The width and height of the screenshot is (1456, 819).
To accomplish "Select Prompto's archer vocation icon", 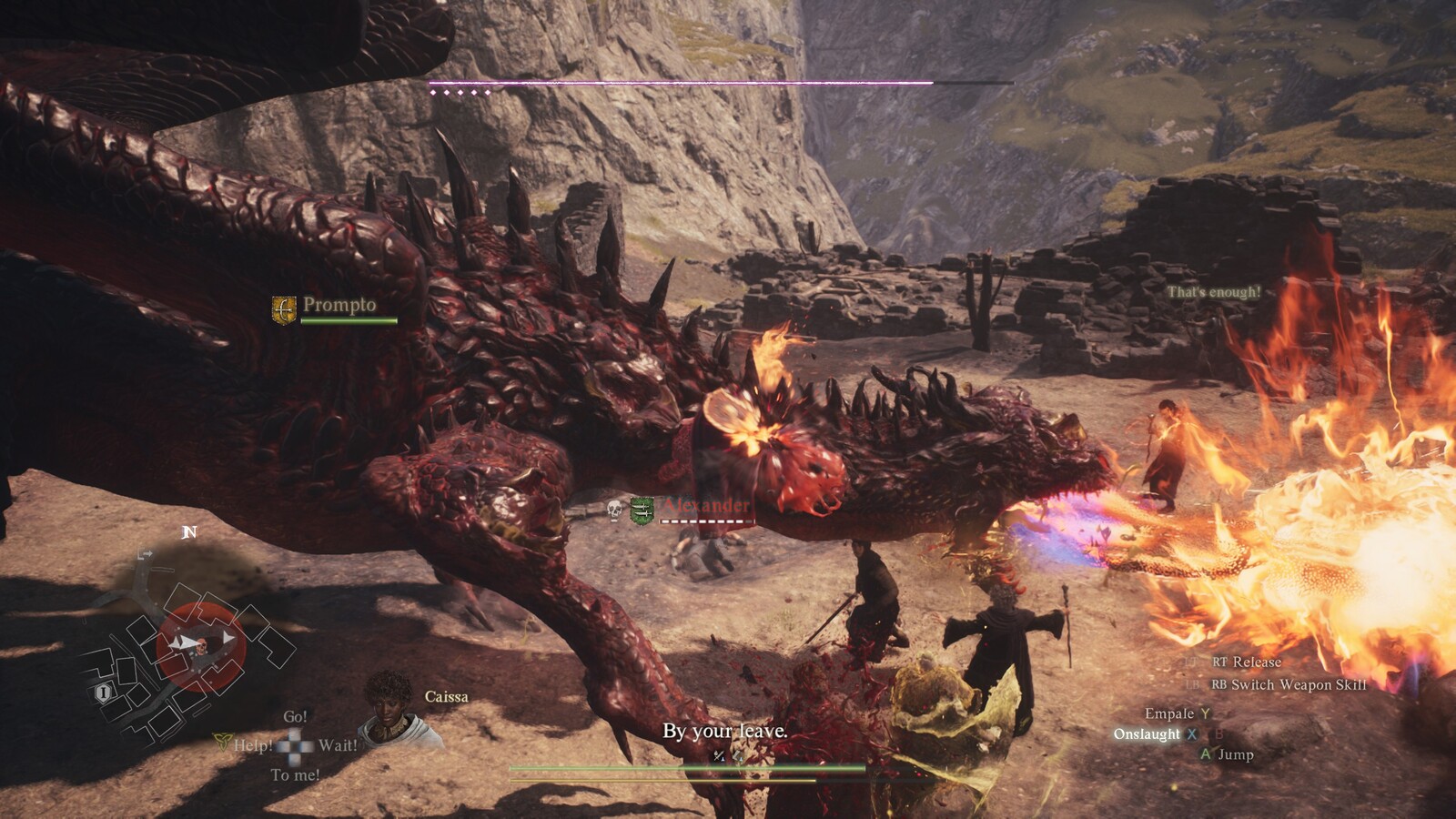I will [x=285, y=308].
